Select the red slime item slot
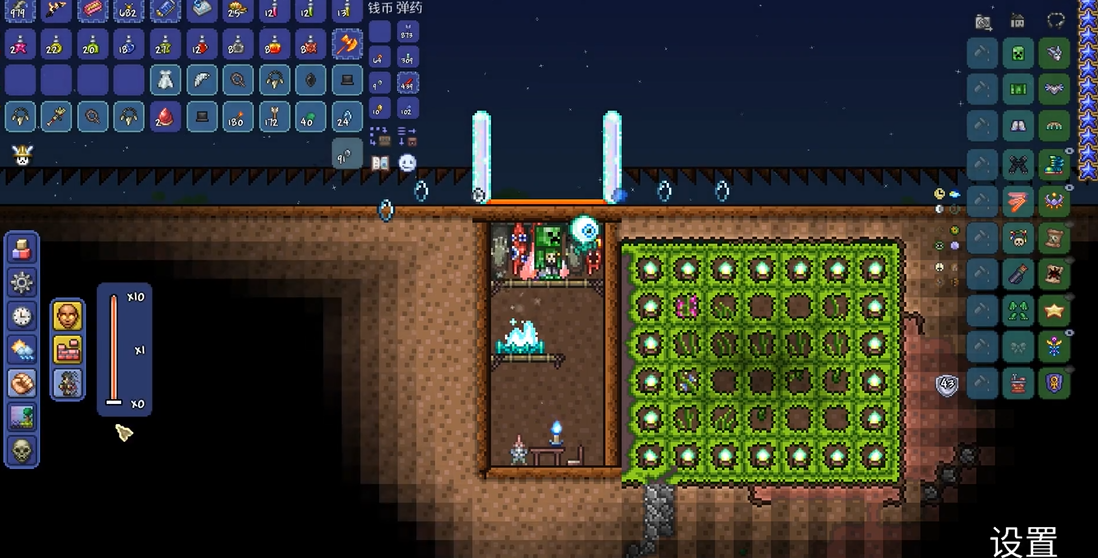The image size is (1098, 558). [x=166, y=116]
